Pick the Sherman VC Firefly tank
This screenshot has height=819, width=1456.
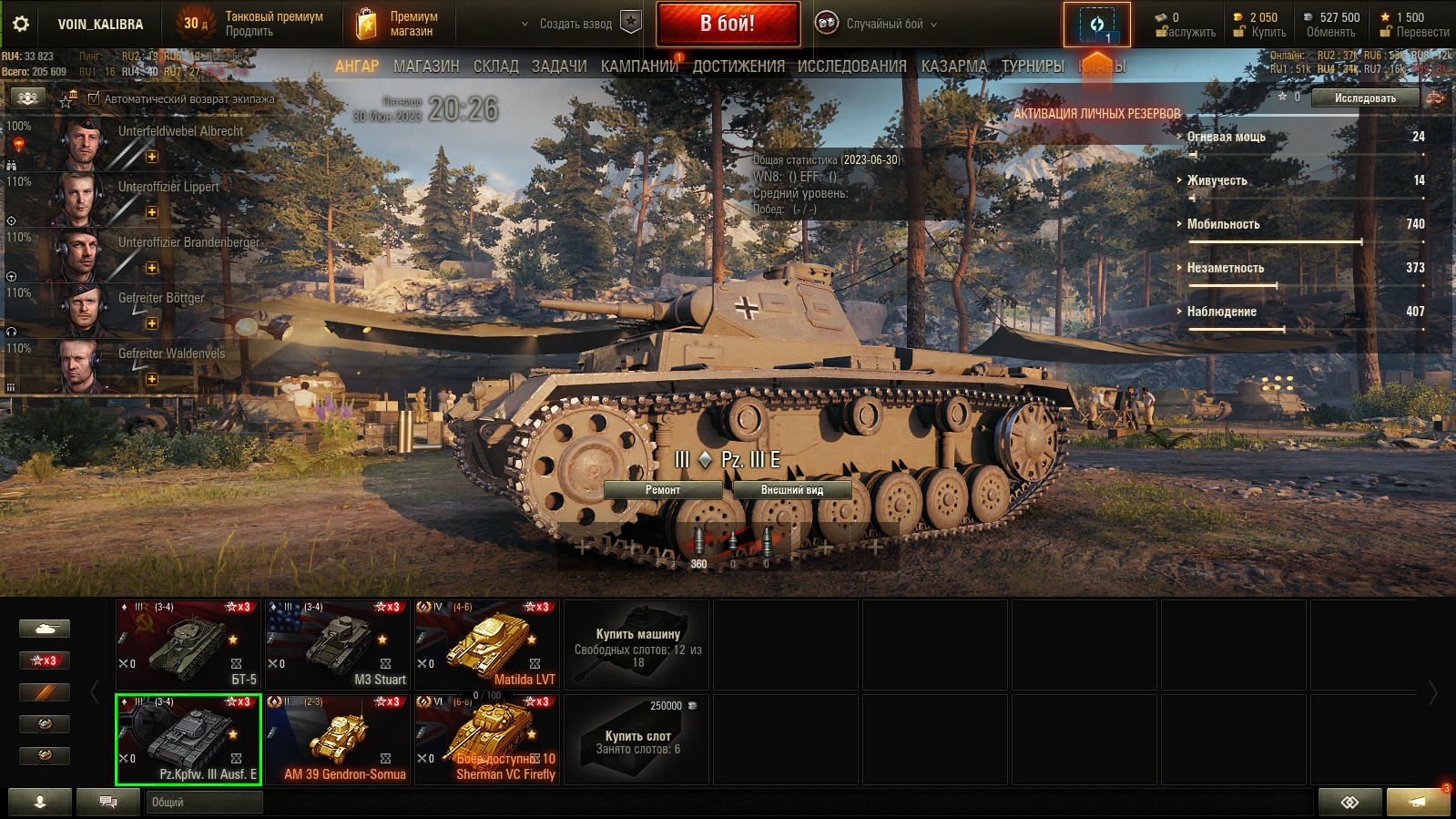[x=487, y=739]
